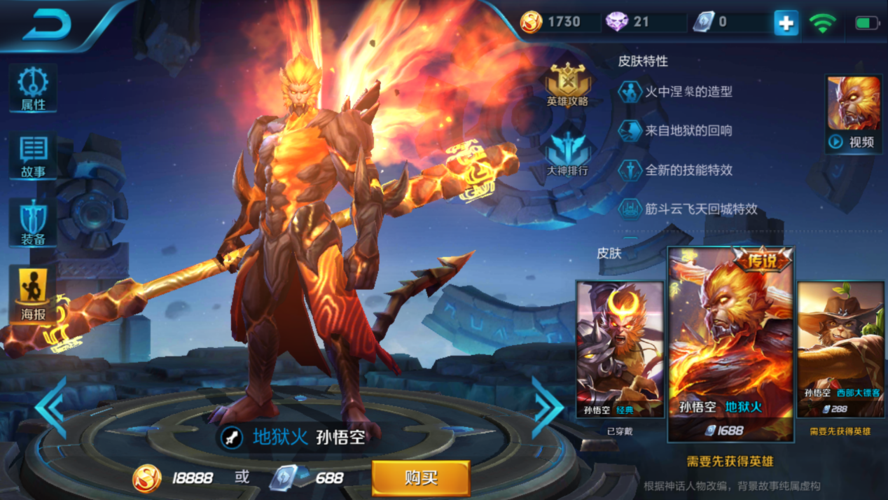Image resolution: width=888 pixels, height=500 pixels.
Task: Open the 海报 poster tab
Action: [x=33, y=290]
